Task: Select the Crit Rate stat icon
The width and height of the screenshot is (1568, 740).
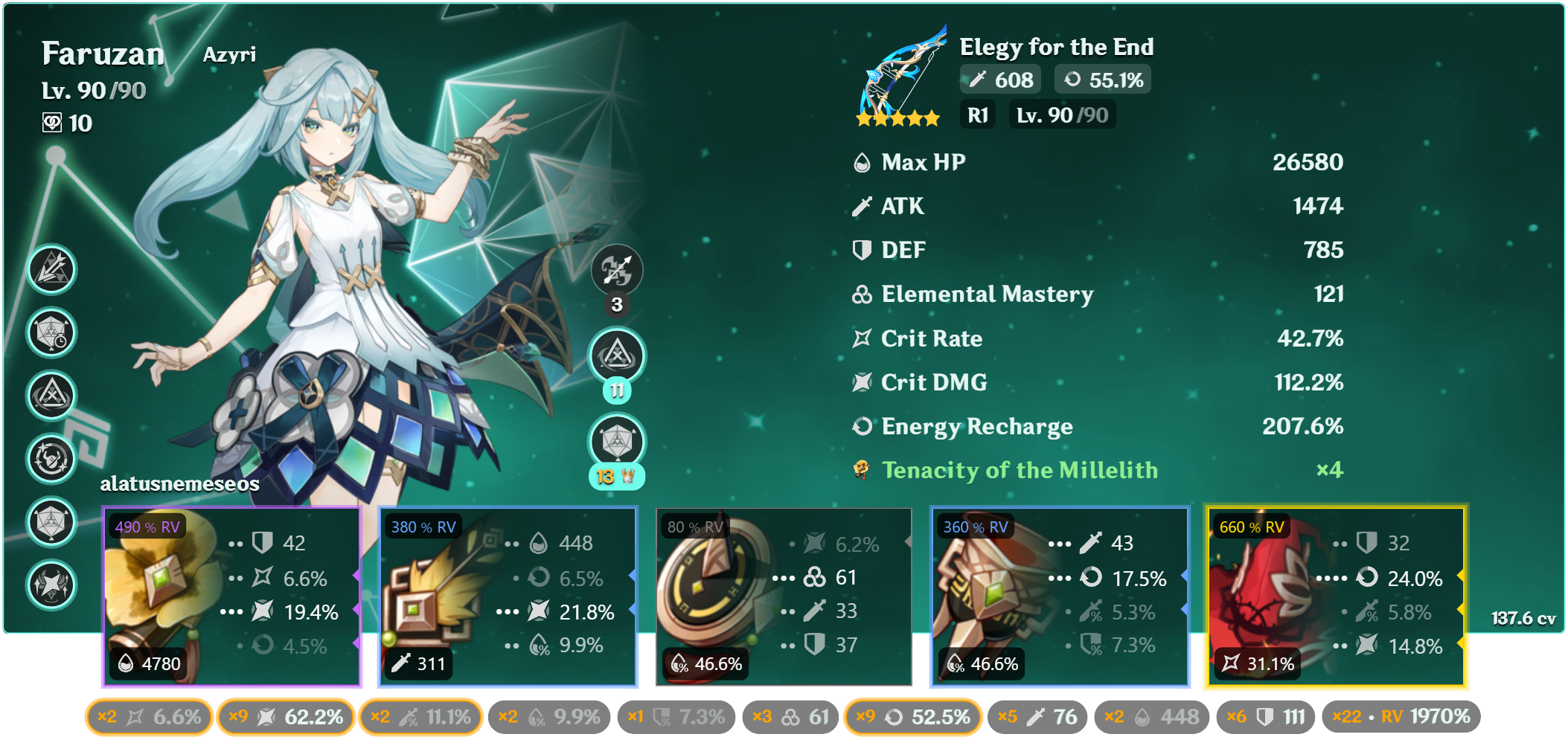Action: tap(861, 338)
